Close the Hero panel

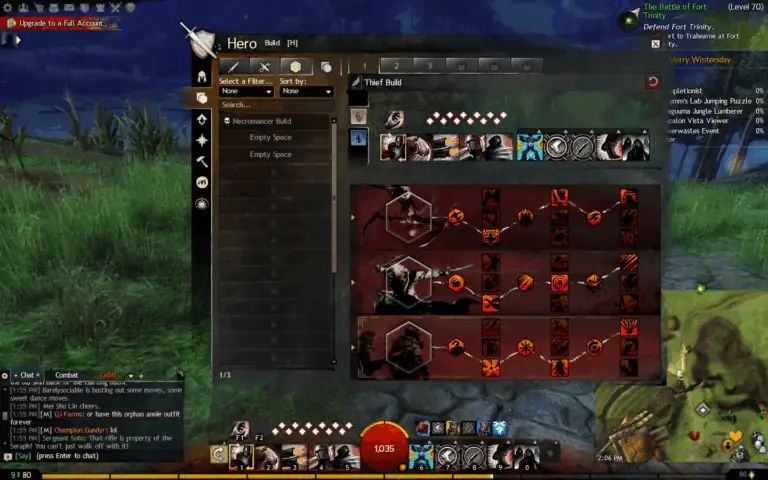pos(655,44)
